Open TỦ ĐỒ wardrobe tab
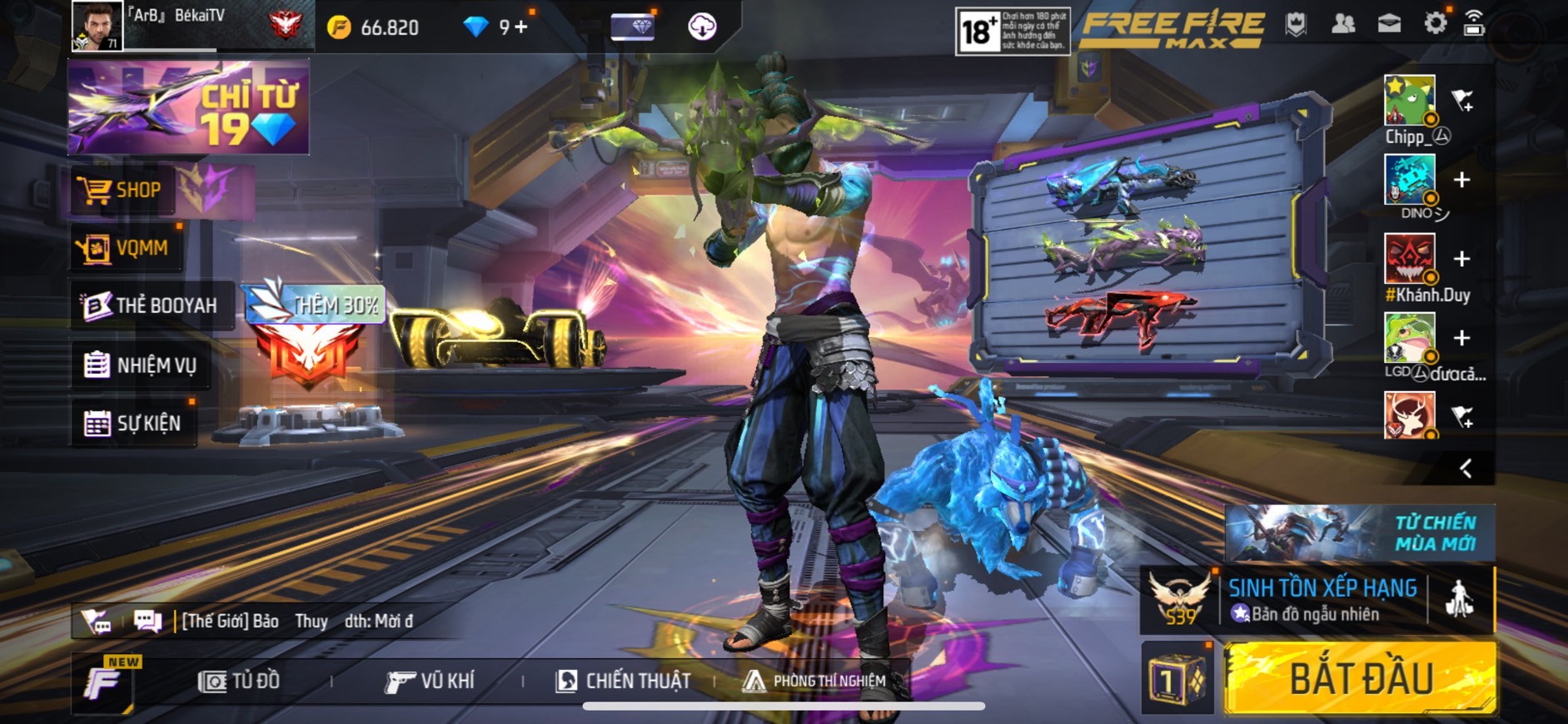The height and width of the screenshot is (724, 1568). coord(240,681)
